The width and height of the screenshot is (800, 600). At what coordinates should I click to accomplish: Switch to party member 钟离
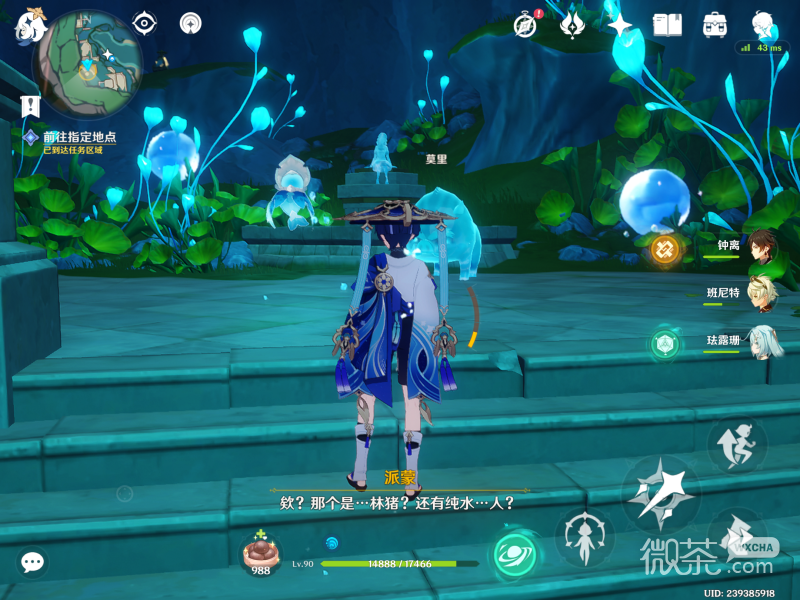[765, 247]
